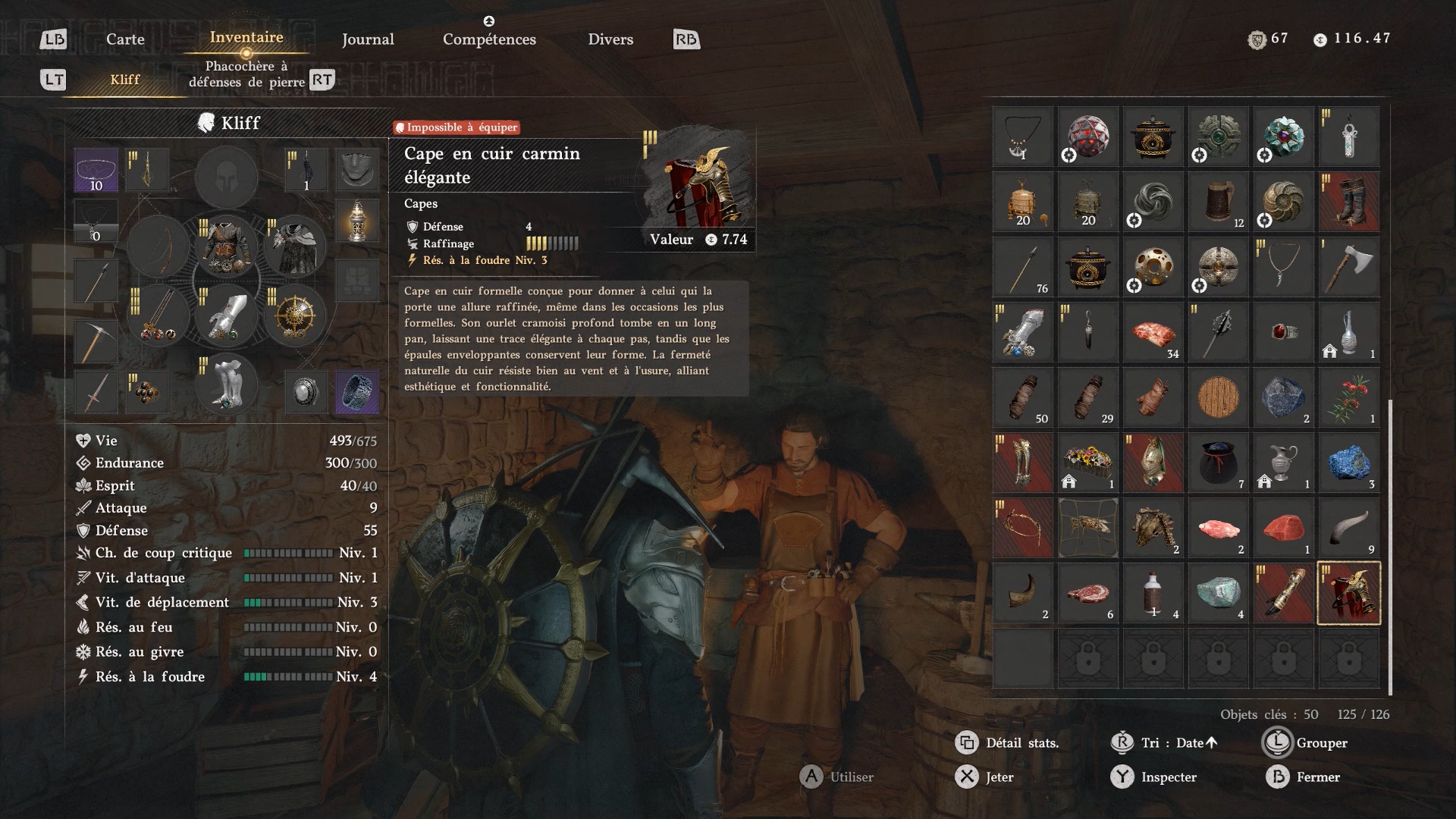
Task: Choose the black pouch stack of 7
Action: 1218,463
